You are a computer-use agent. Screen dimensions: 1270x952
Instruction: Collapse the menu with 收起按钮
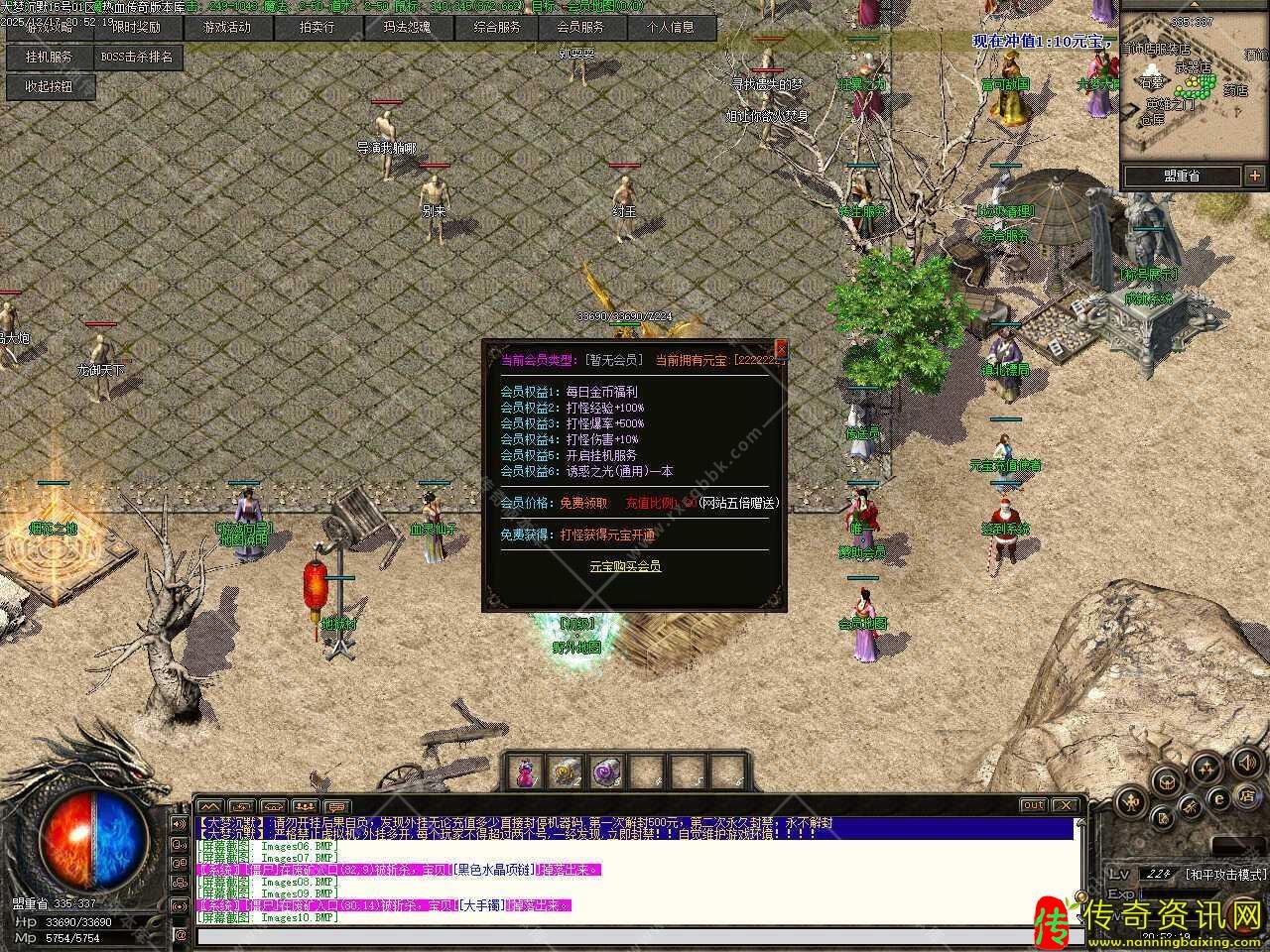pos(49,87)
